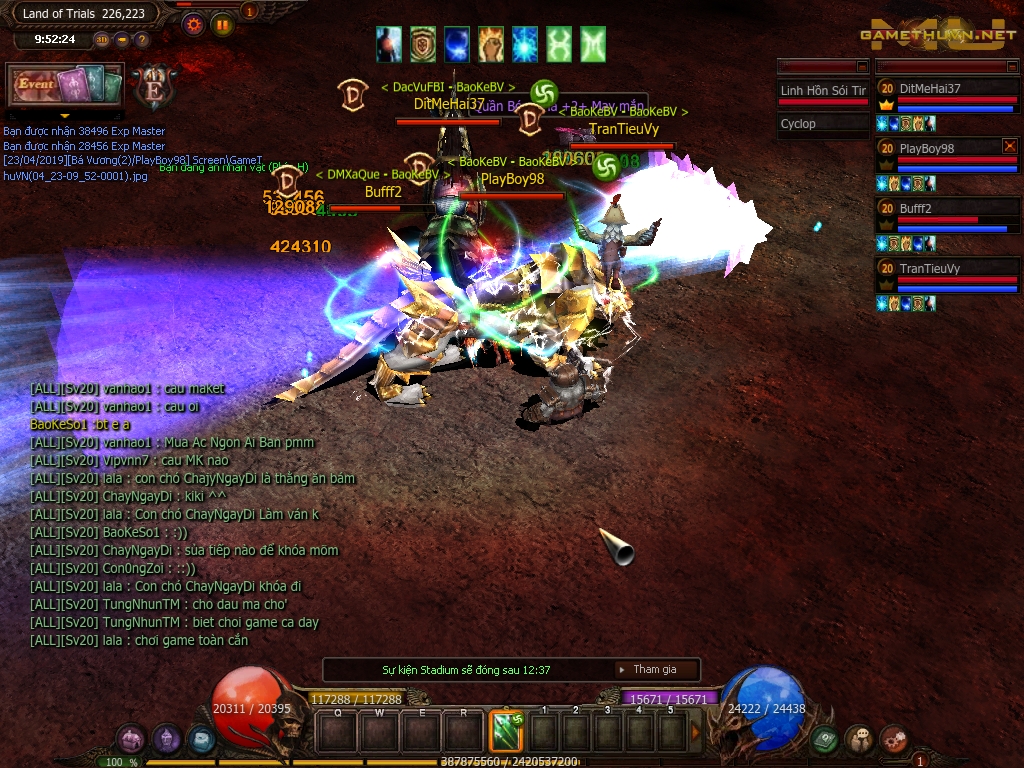
Task: Select party member TranTieuVy
Action: (x=945, y=268)
